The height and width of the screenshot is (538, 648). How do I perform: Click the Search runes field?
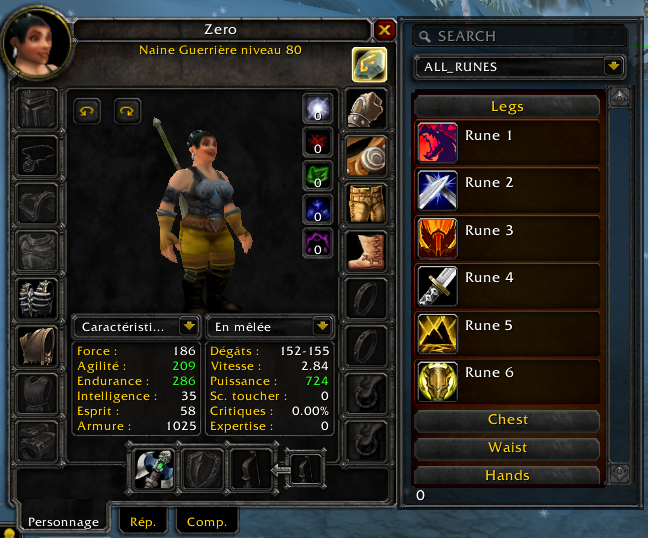tap(520, 36)
